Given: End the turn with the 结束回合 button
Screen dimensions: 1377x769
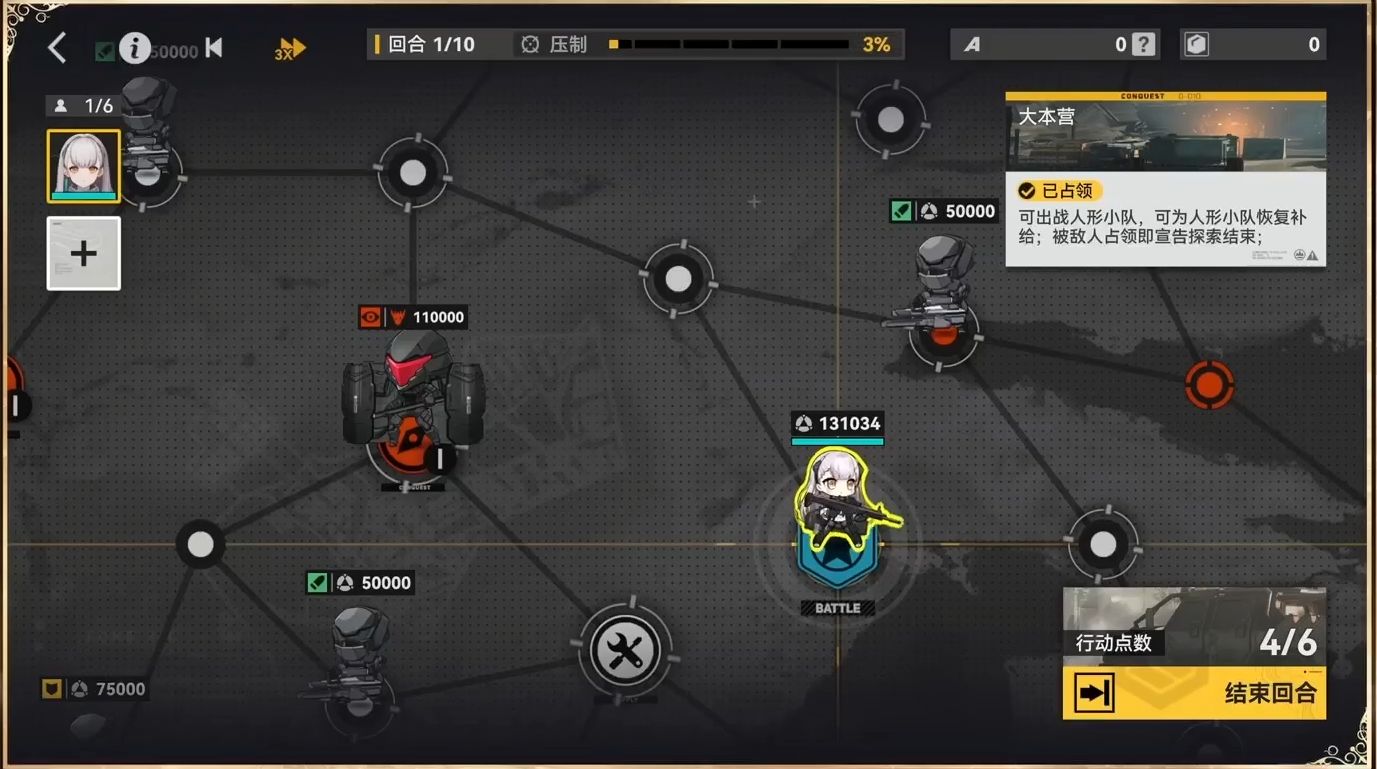Looking at the screenshot, I should point(1194,692).
